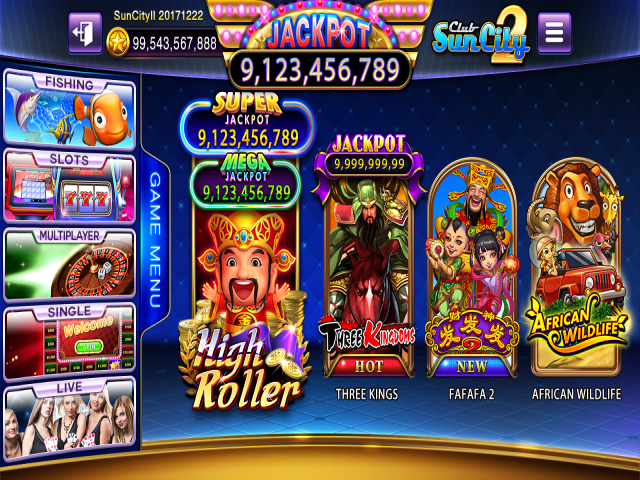Viewport: 640px width, 480px height.
Task: Select the Slots category
Action: point(69,187)
